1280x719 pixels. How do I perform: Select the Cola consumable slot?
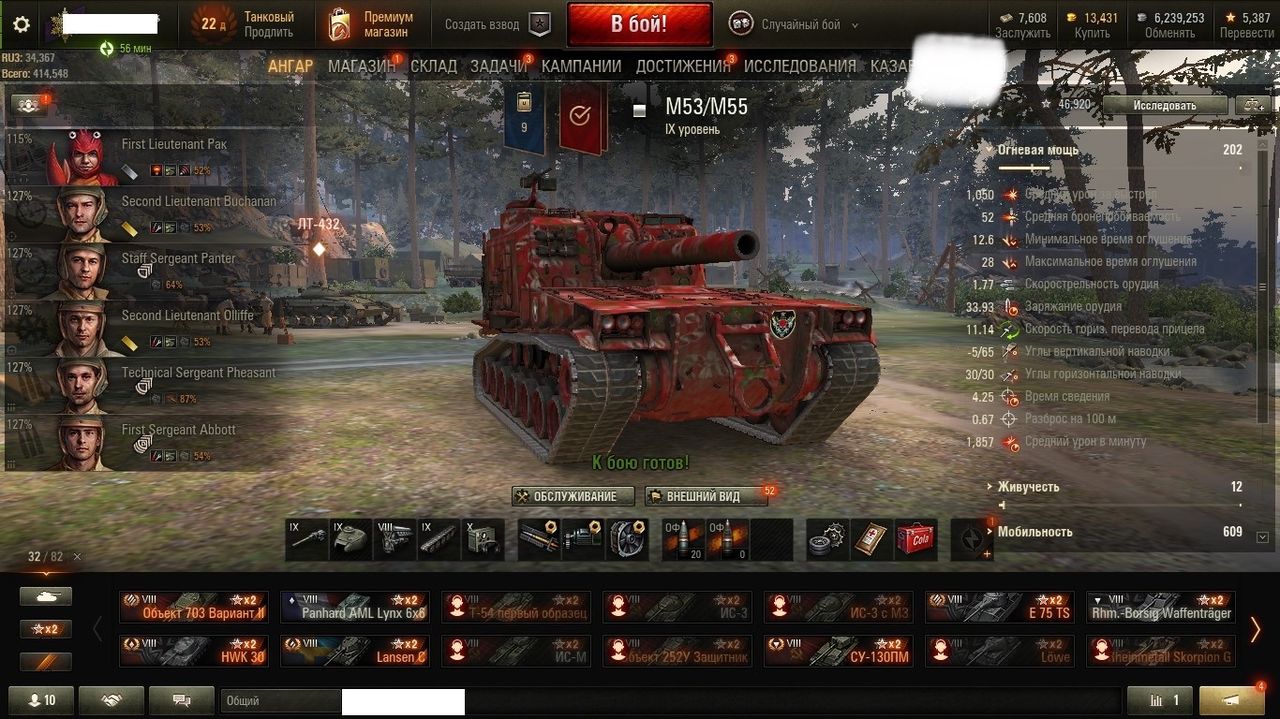click(915, 538)
